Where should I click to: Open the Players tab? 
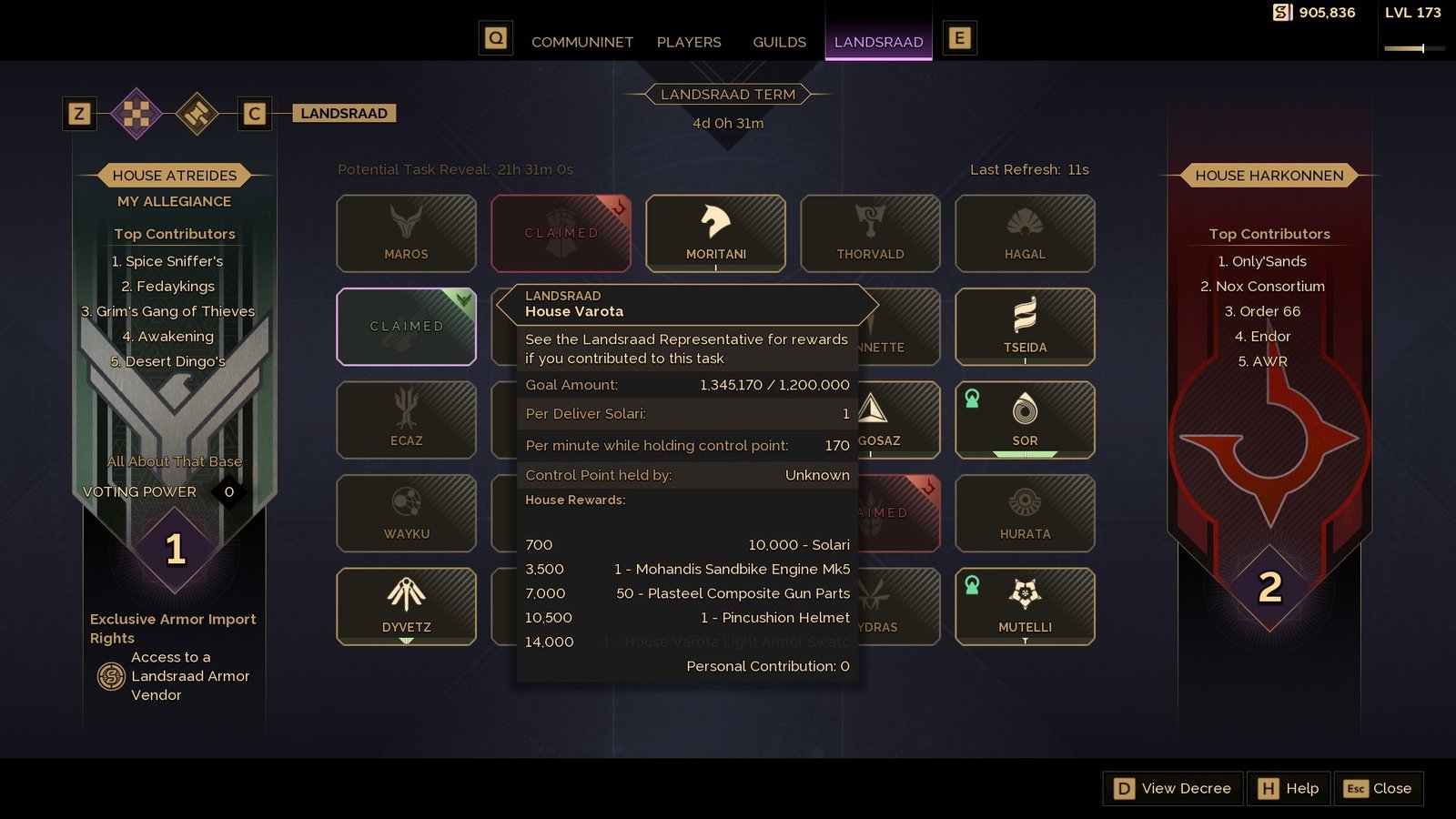point(689,42)
